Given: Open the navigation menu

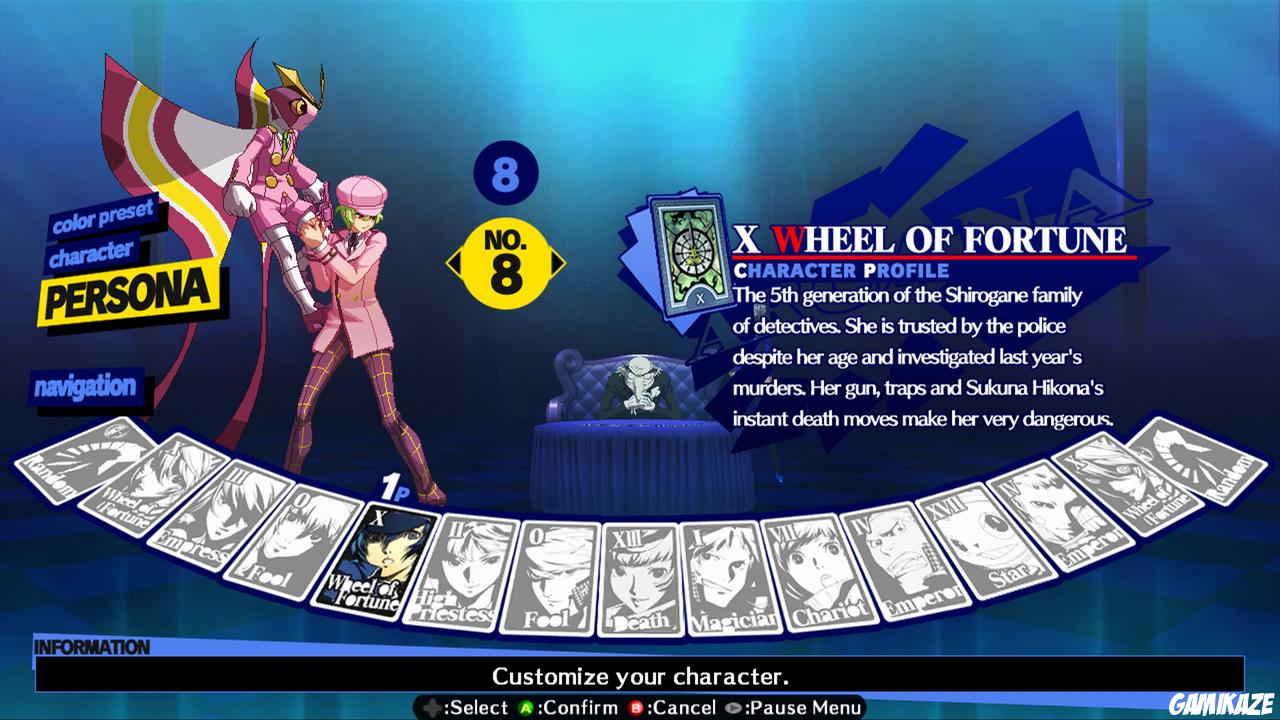Looking at the screenshot, I should click(x=85, y=385).
